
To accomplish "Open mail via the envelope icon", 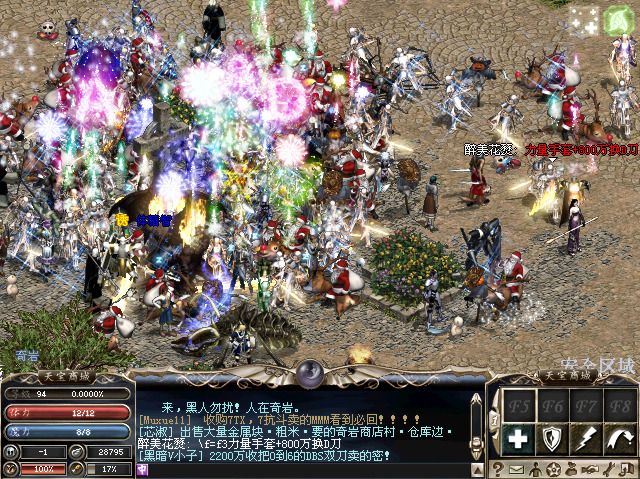I will [x=516, y=469].
